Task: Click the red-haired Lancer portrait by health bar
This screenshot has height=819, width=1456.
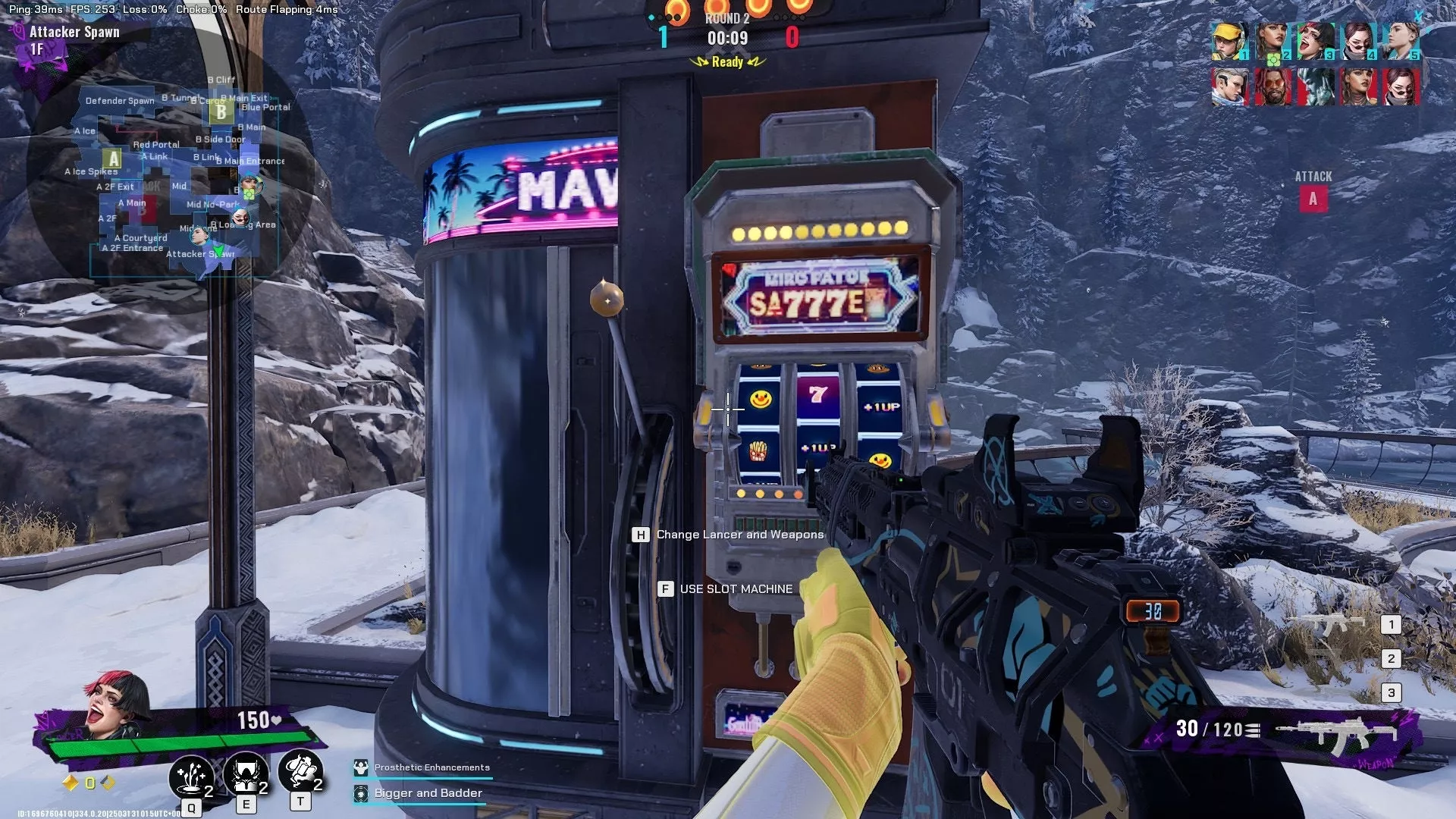Action: (x=114, y=705)
